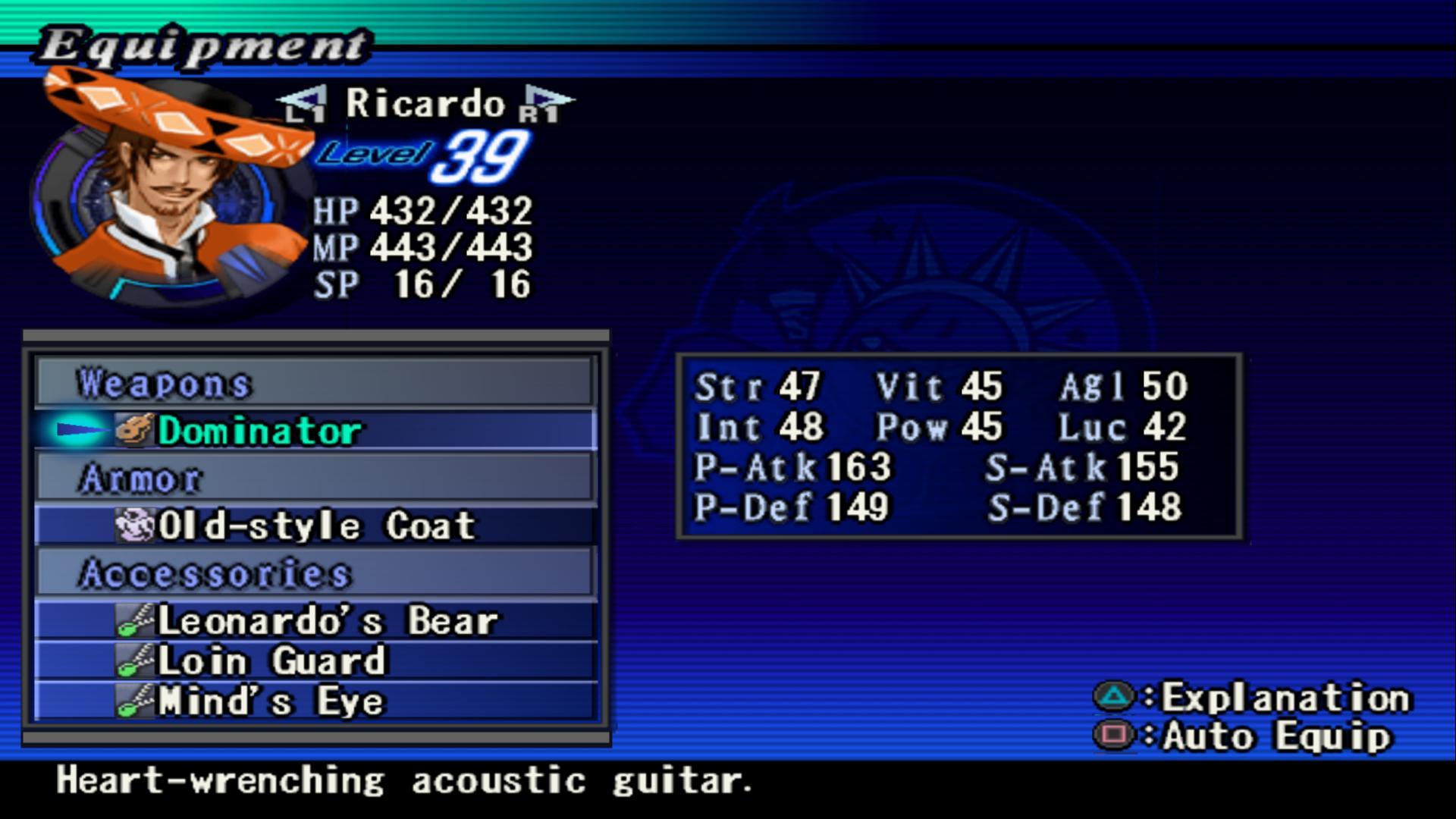
Task: Choose the Old-style Coat armor slot
Action: (315, 526)
